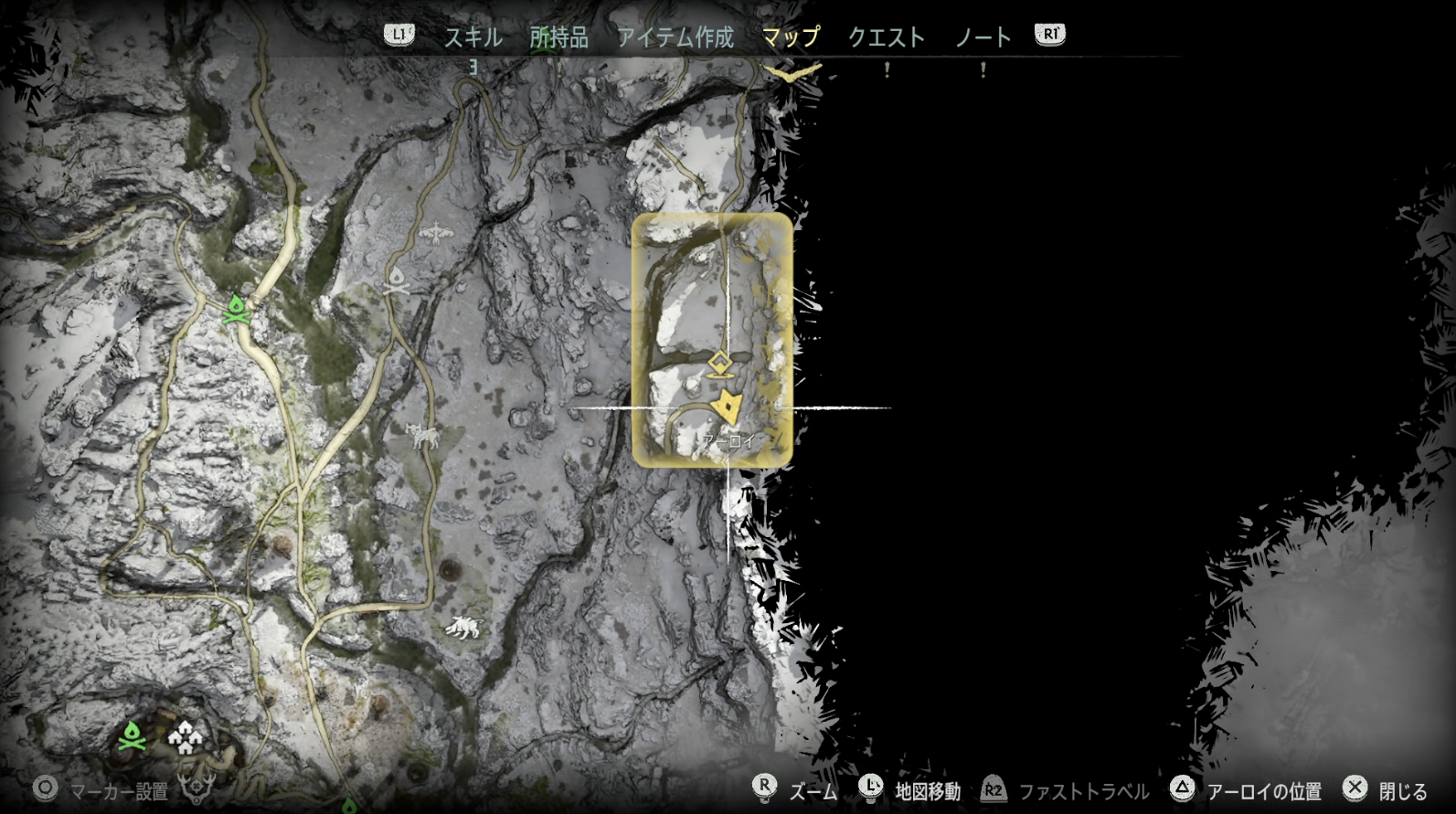Choose the campfire beside the settlement icon
Viewport: 1456px width, 814px height.
pos(133,735)
